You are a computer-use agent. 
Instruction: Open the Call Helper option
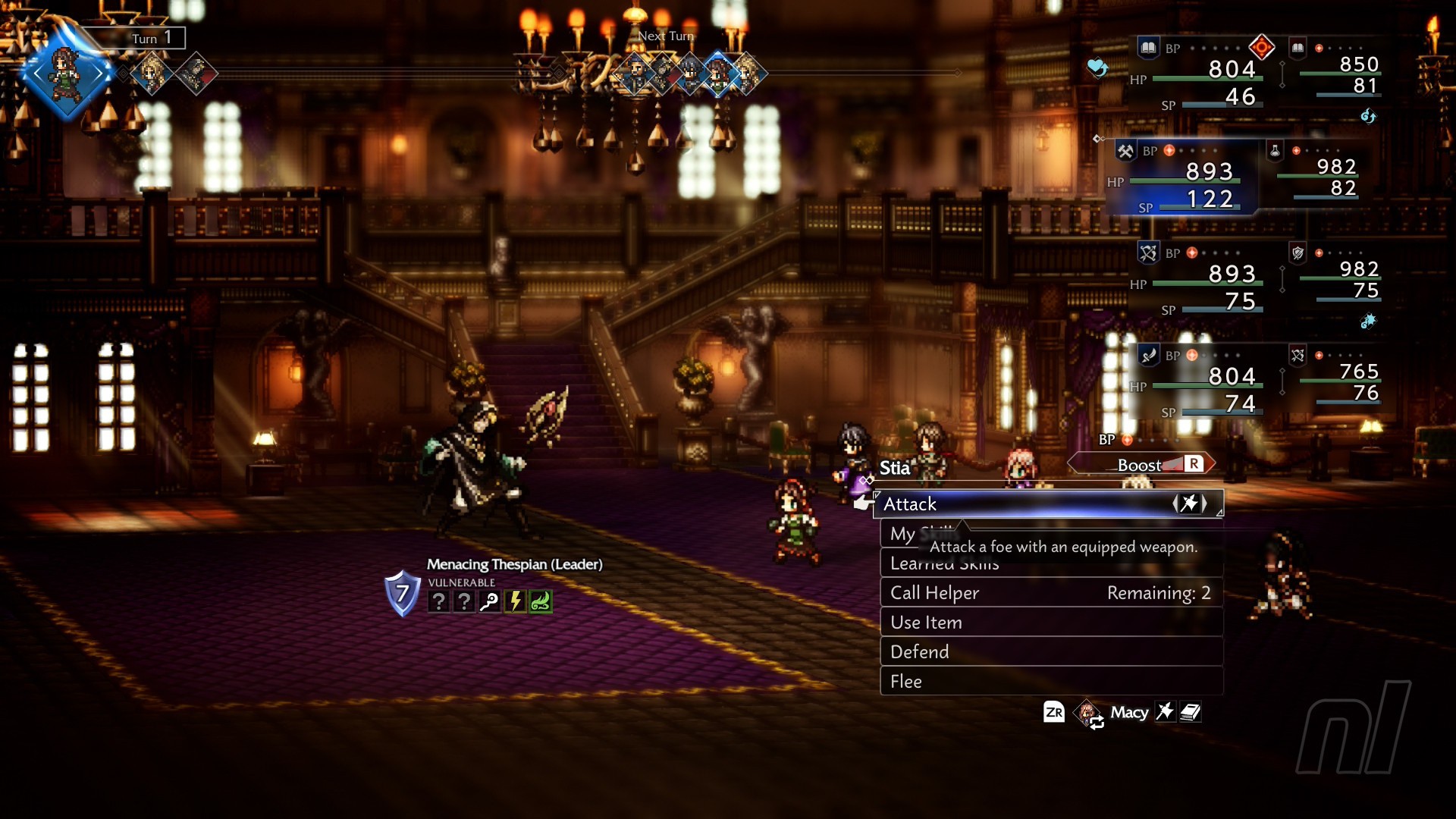tap(1050, 593)
